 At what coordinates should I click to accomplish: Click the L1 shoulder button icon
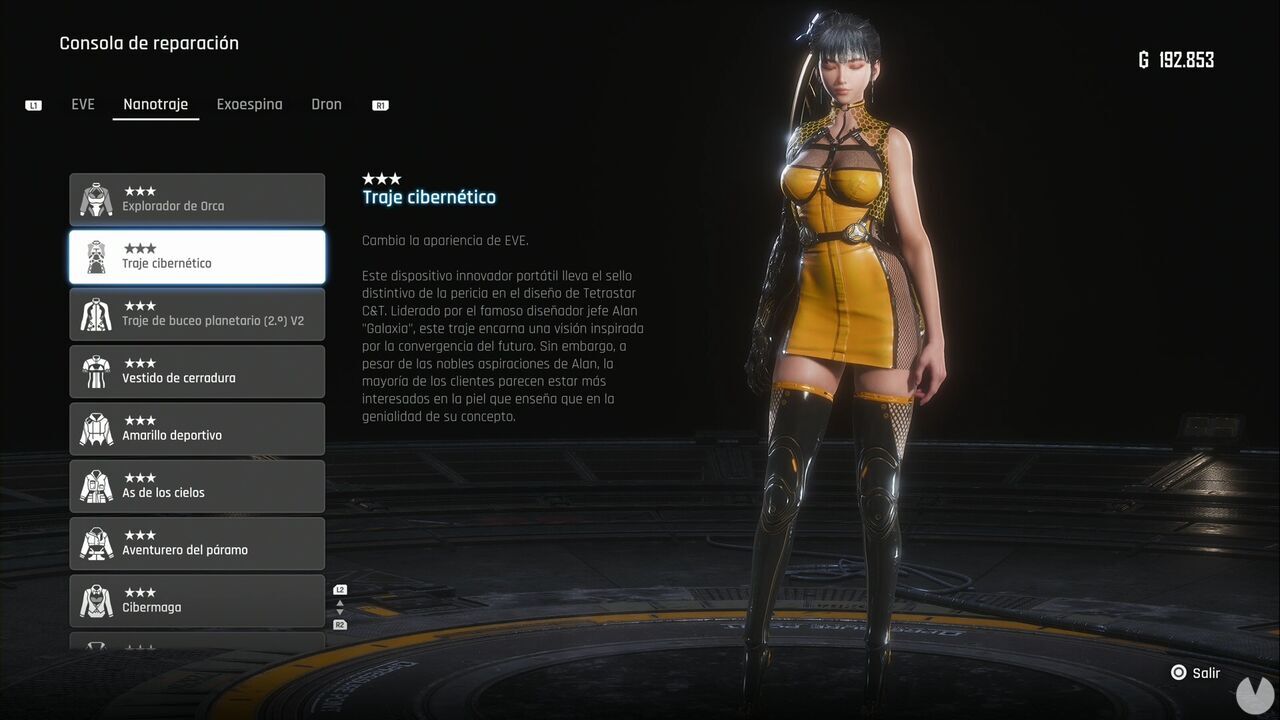(33, 104)
